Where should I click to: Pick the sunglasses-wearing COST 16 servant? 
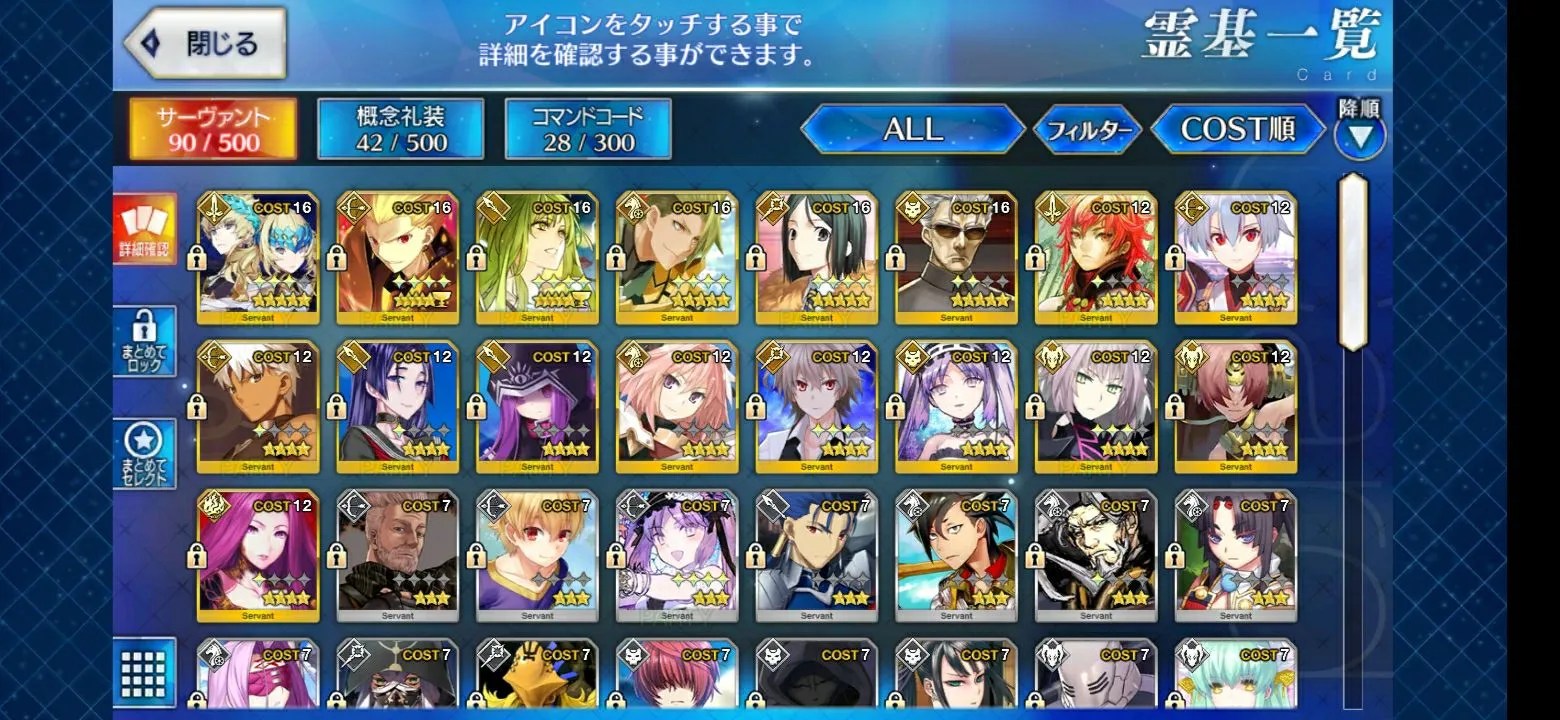click(956, 258)
